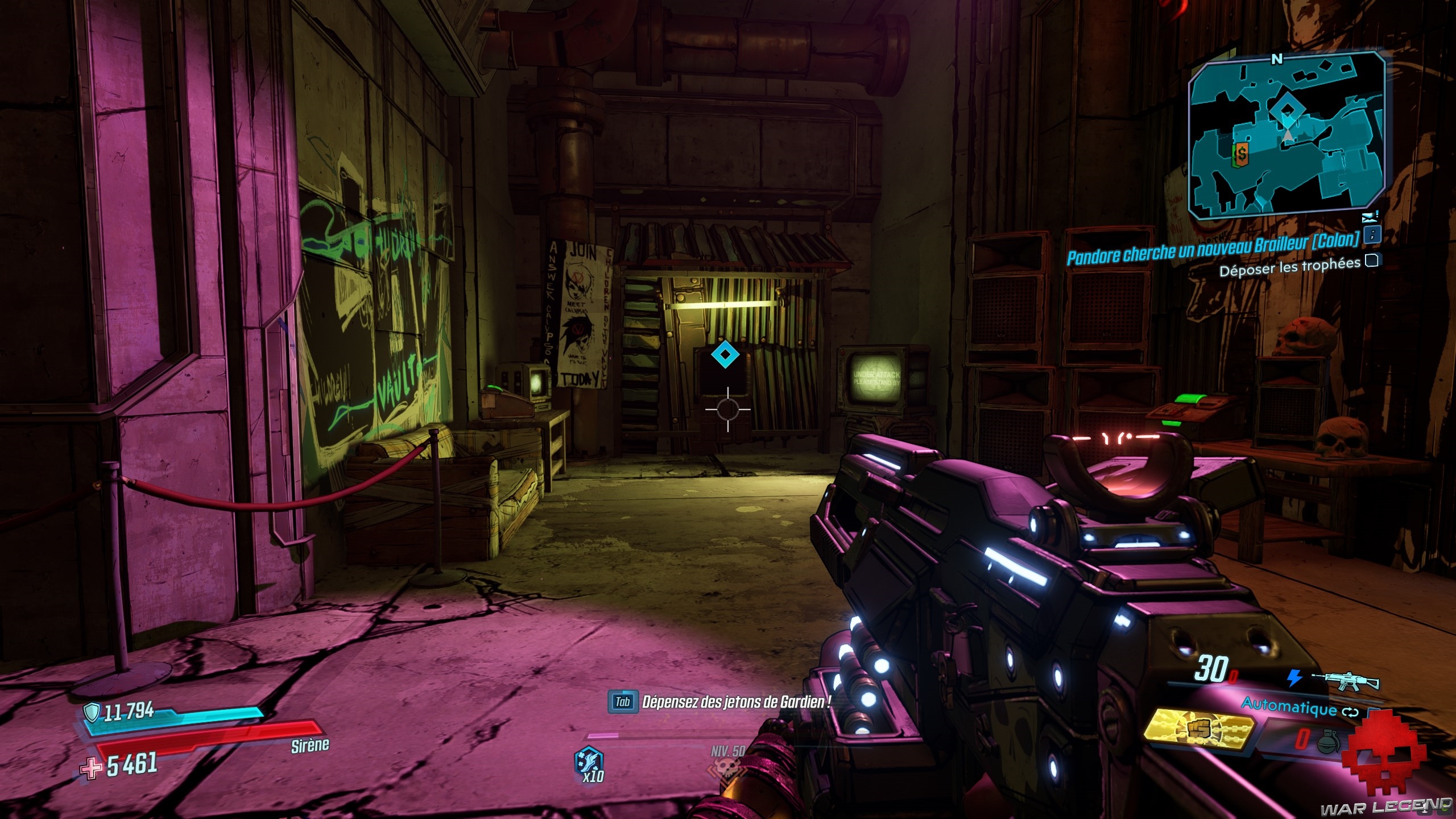Activate the yellow fist action skill

tap(1198, 729)
